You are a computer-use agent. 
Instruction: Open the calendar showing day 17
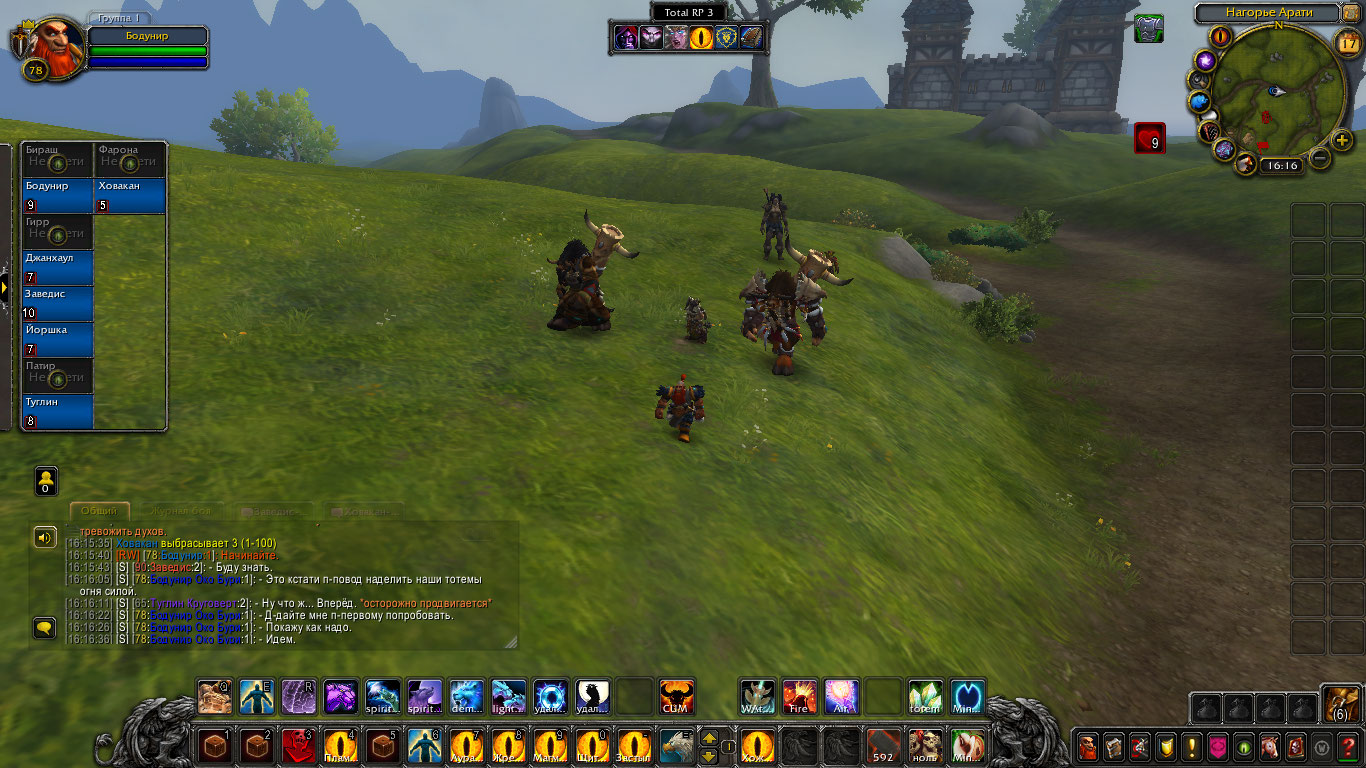pyautogui.click(x=1348, y=42)
